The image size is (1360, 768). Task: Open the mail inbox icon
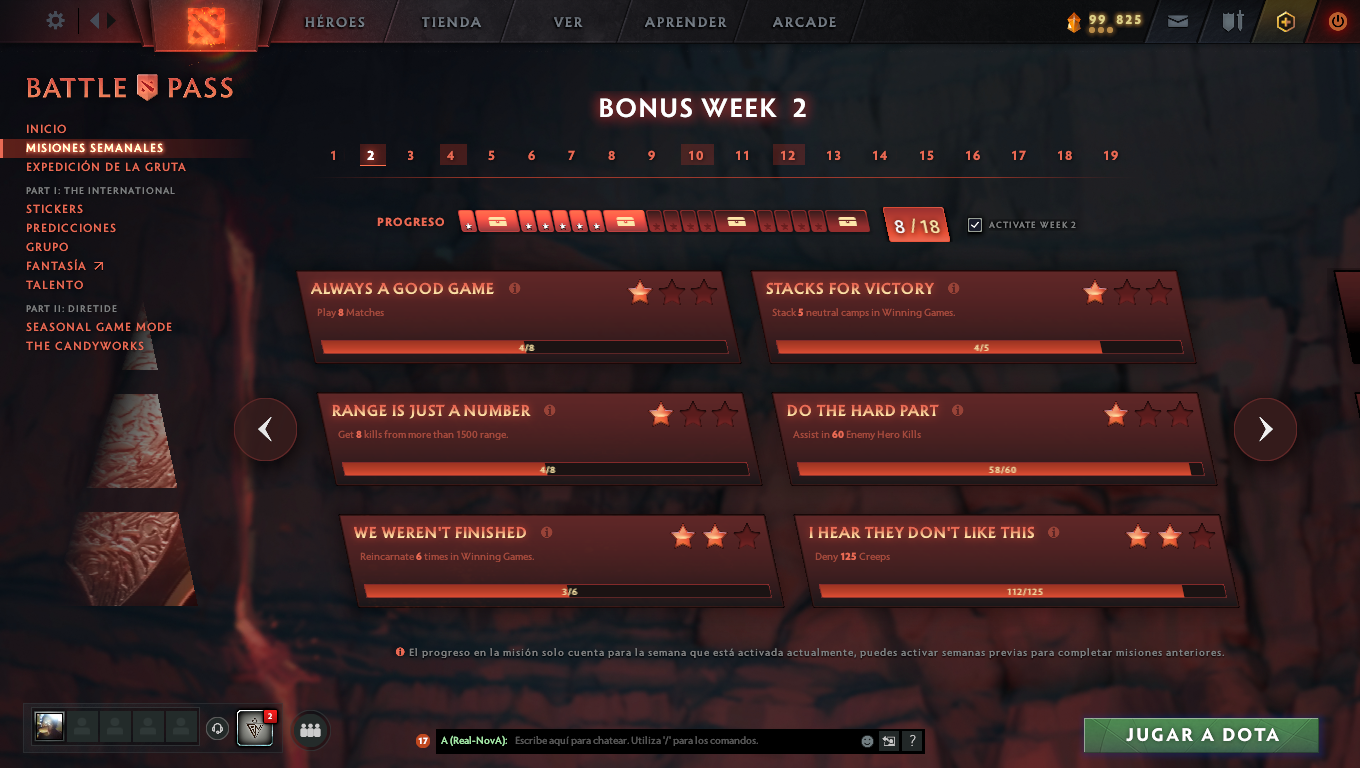coord(1176,19)
